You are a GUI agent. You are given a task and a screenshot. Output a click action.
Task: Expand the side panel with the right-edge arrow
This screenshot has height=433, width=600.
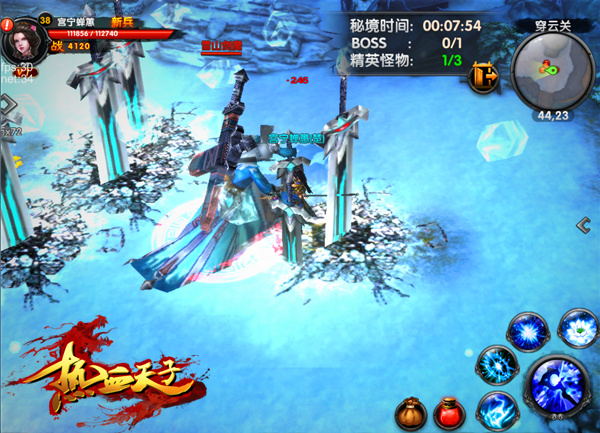pyautogui.click(x=583, y=226)
